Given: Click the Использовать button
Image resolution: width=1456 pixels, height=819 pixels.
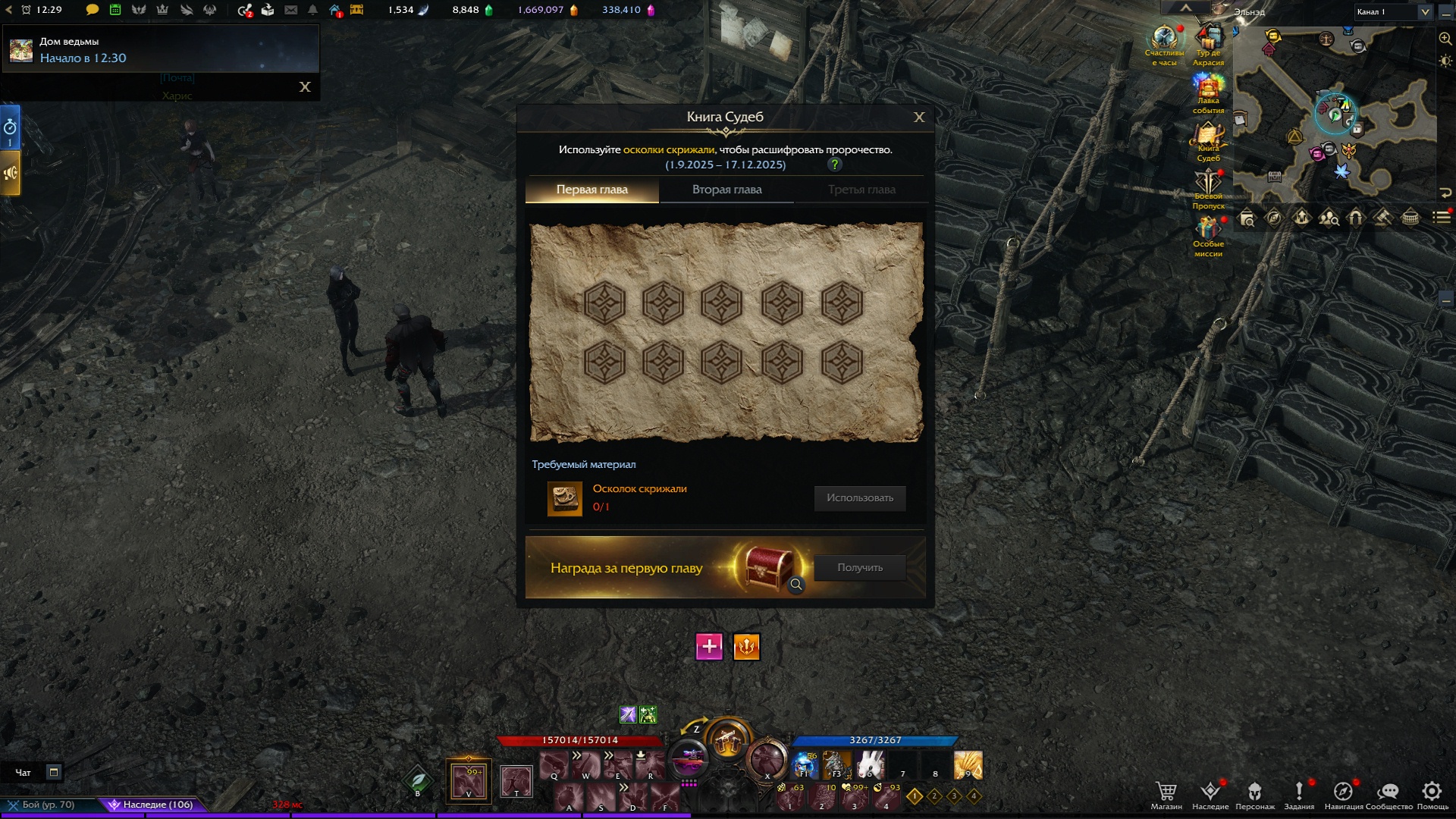Looking at the screenshot, I should [860, 498].
